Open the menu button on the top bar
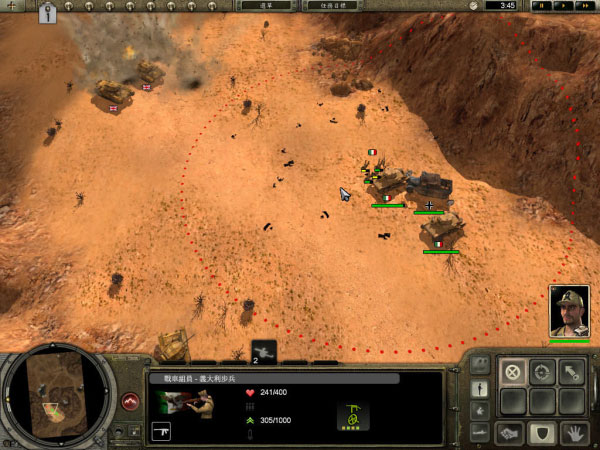The width and height of the screenshot is (600, 450). coord(265,6)
